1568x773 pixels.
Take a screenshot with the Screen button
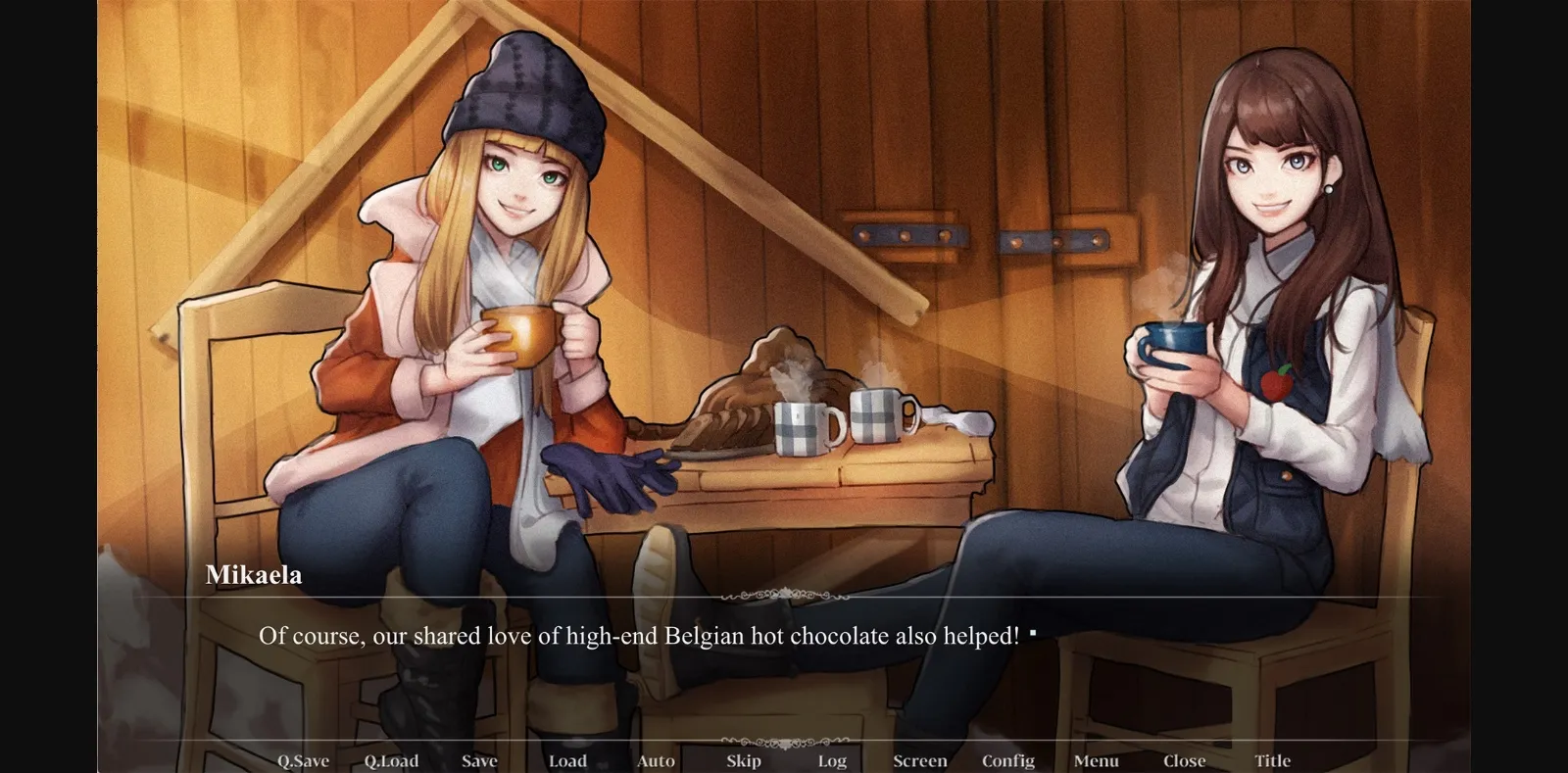pyautogui.click(x=919, y=760)
